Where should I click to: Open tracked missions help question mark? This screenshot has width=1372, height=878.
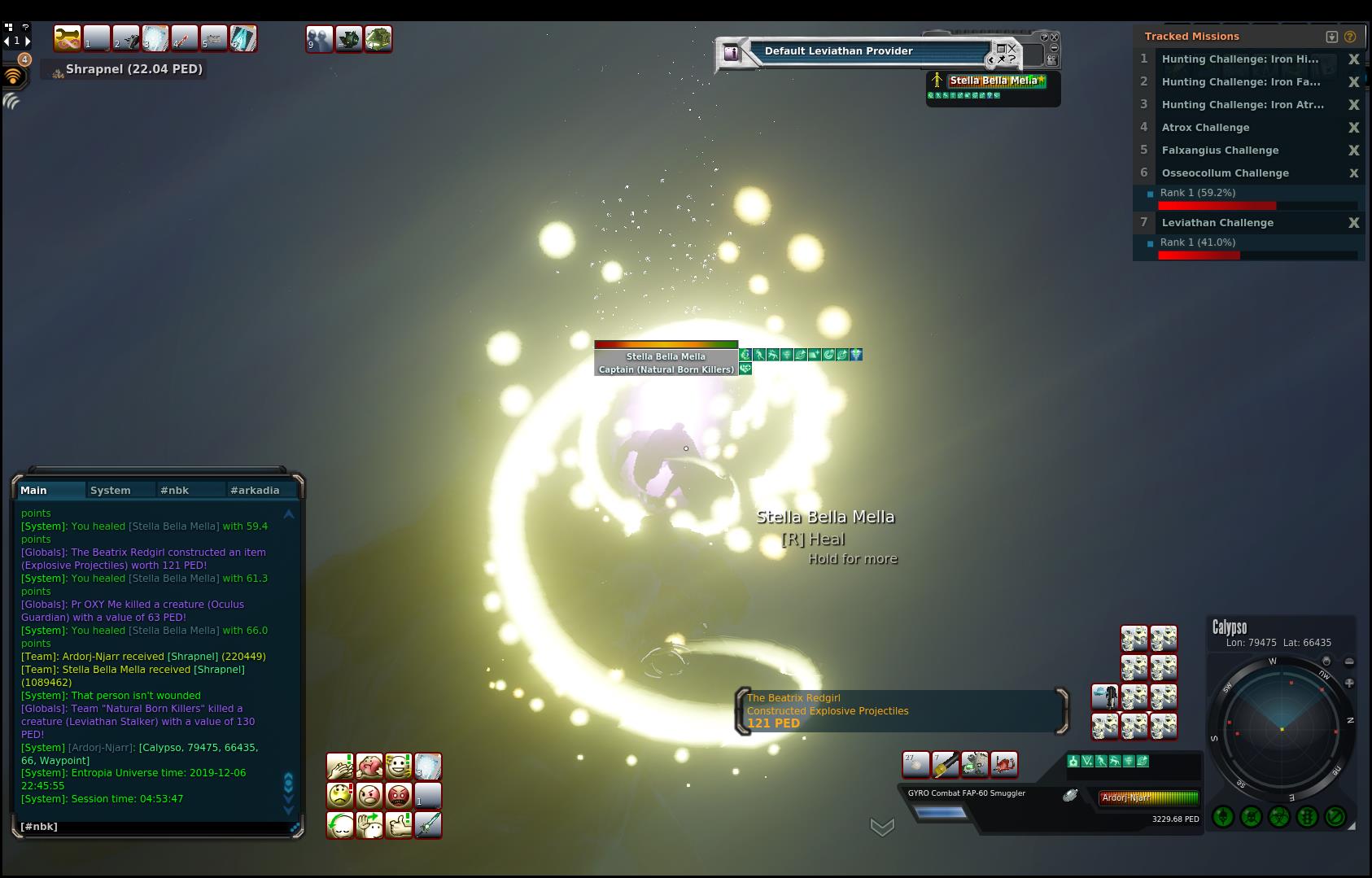coord(1350,37)
